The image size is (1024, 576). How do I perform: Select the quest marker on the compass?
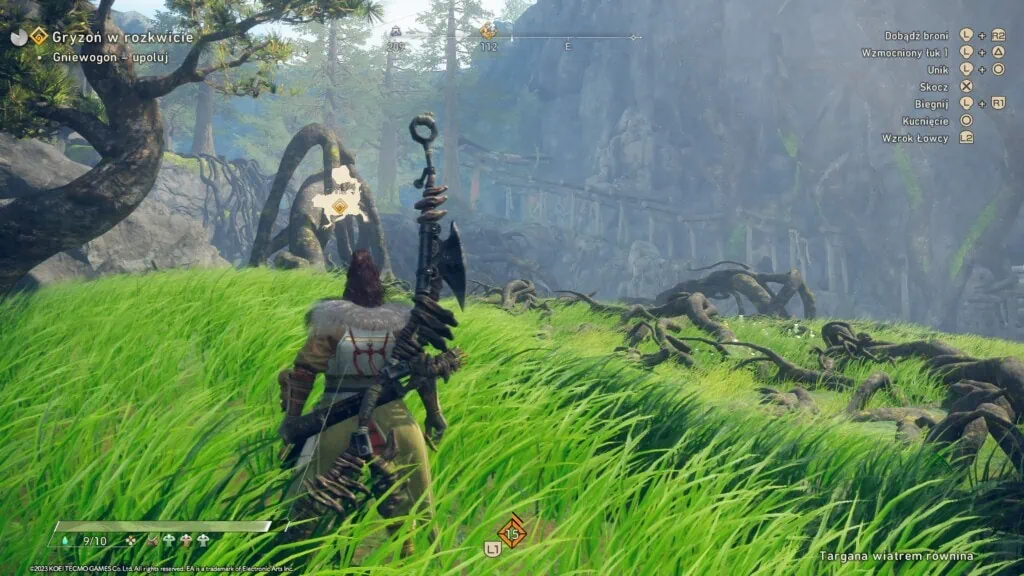(x=488, y=32)
